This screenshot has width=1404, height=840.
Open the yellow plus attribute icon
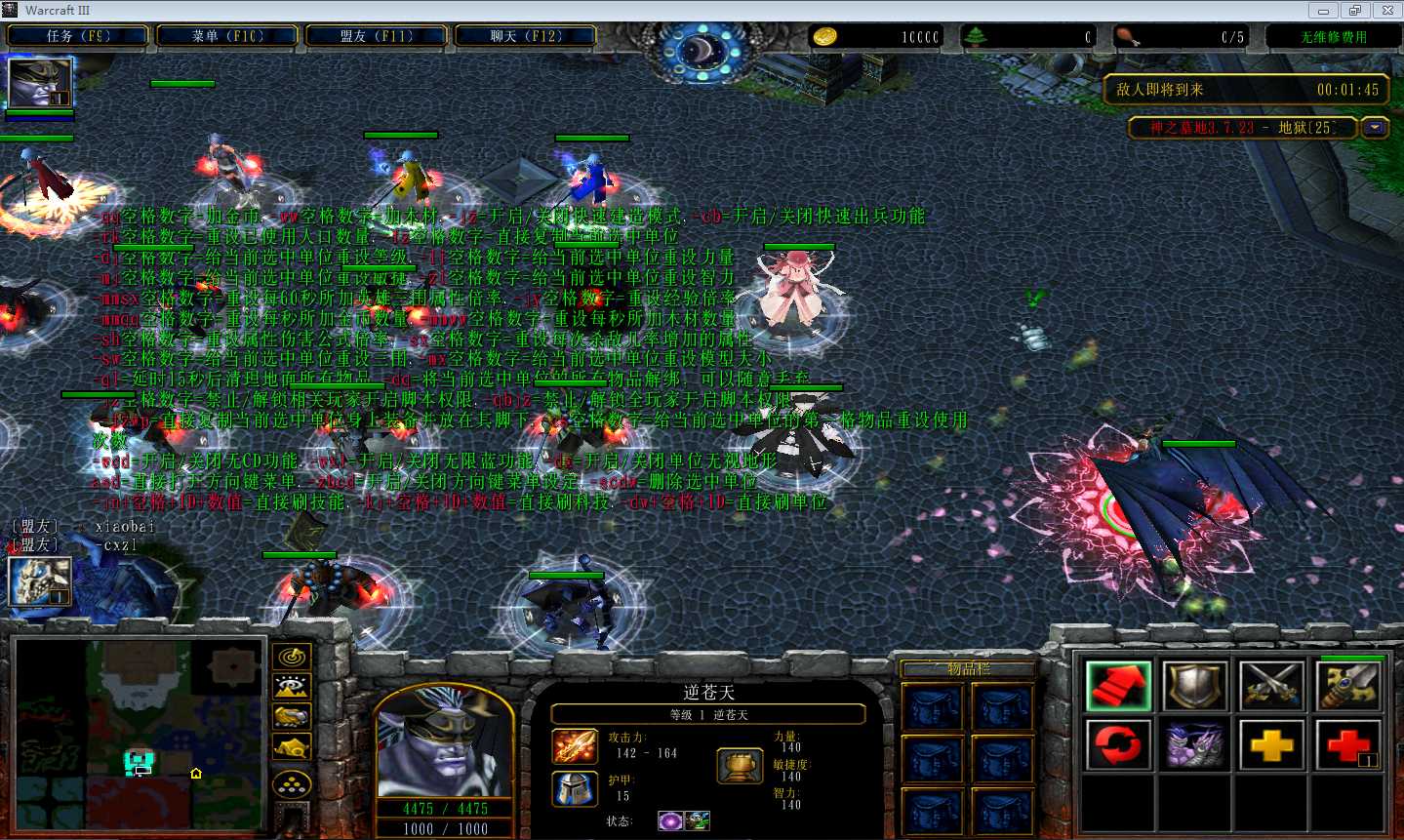coord(1272,746)
